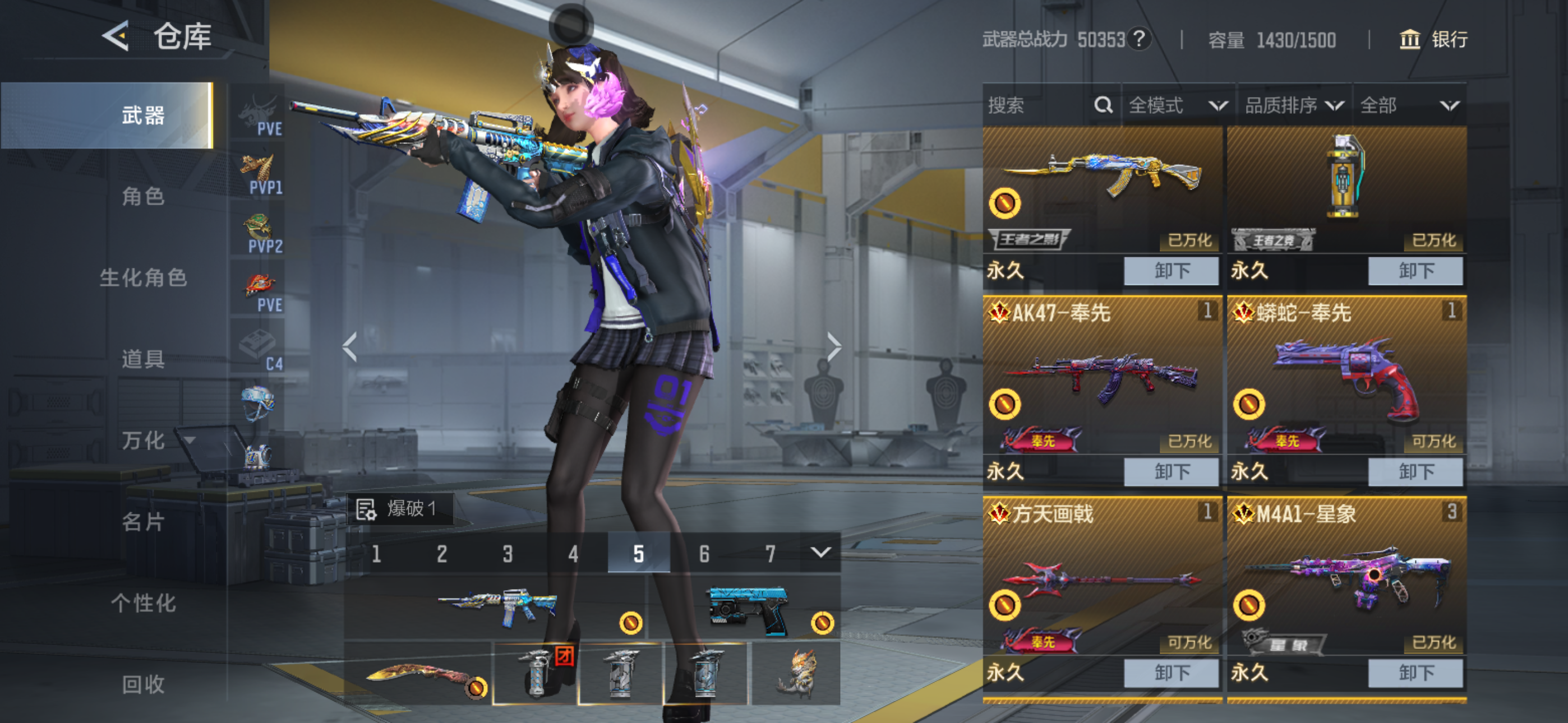This screenshot has width=1568, height=723.
Task: Open the 生化角色 category
Action: tap(143, 278)
